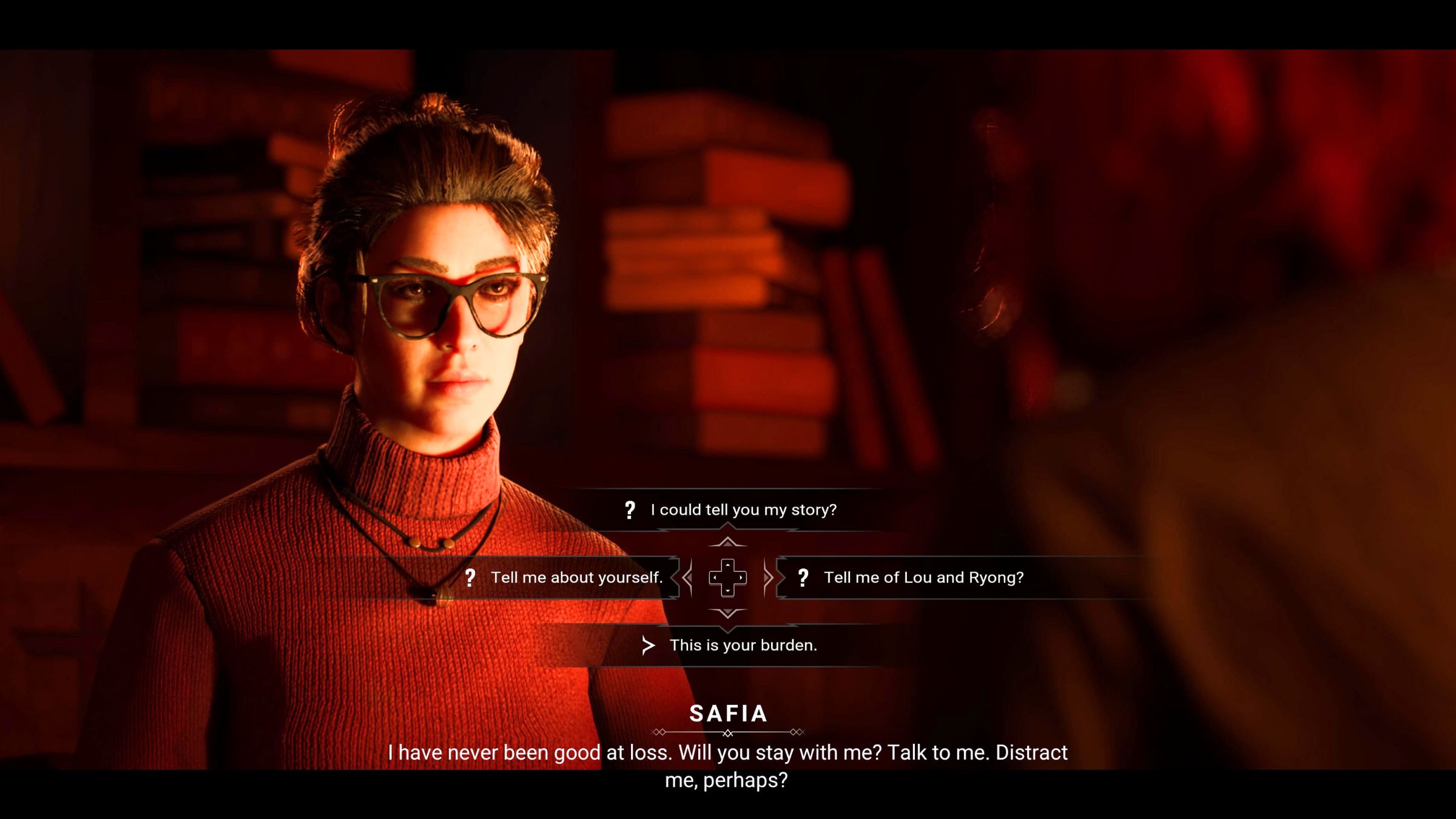Ask "Tell me of Lou and Ryong?"
1456x819 pixels.
923,578
